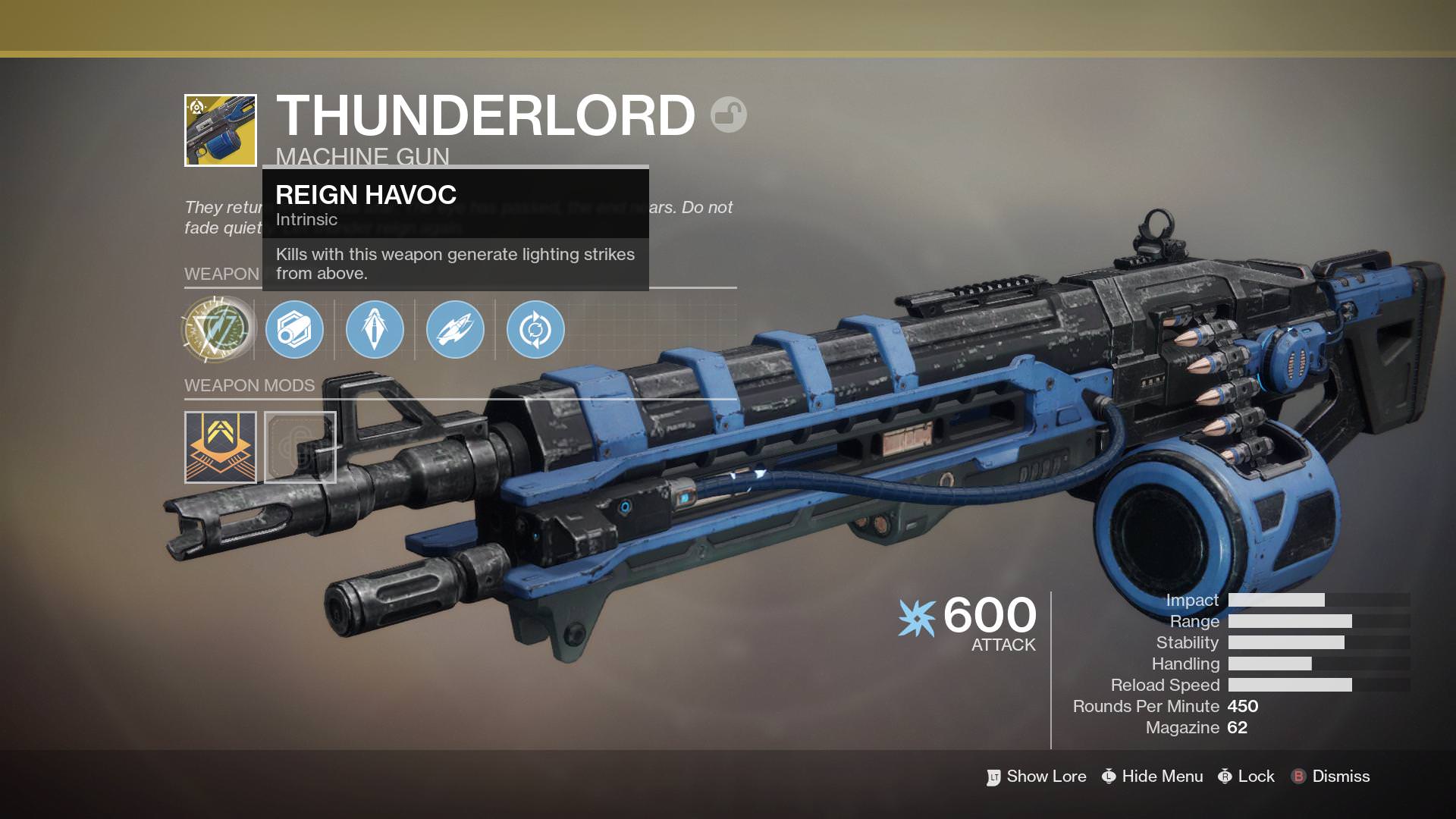Select the barrel perk icon
Image resolution: width=1456 pixels, height=819 pixels.
[296, 329]
